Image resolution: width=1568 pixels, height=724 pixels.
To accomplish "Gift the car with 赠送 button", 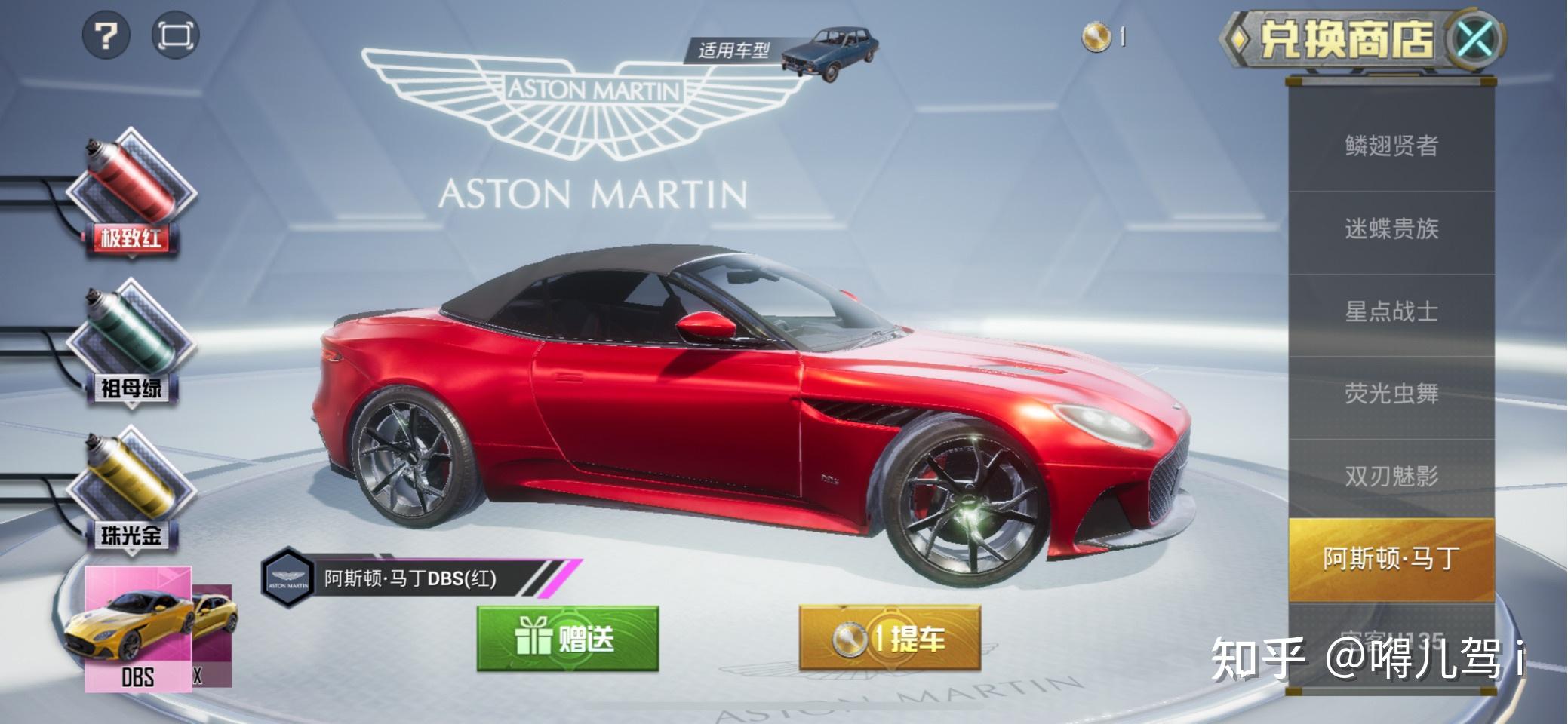I will point(567,639).
